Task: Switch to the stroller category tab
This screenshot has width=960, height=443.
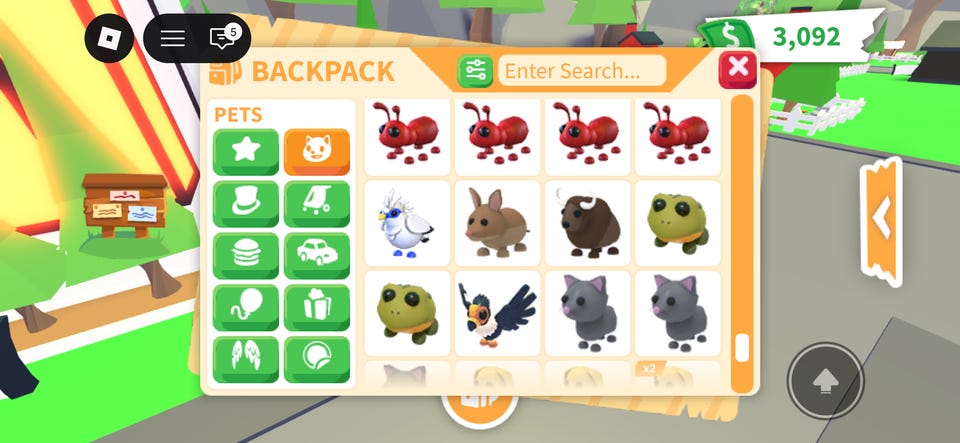Action: [317, 204]
